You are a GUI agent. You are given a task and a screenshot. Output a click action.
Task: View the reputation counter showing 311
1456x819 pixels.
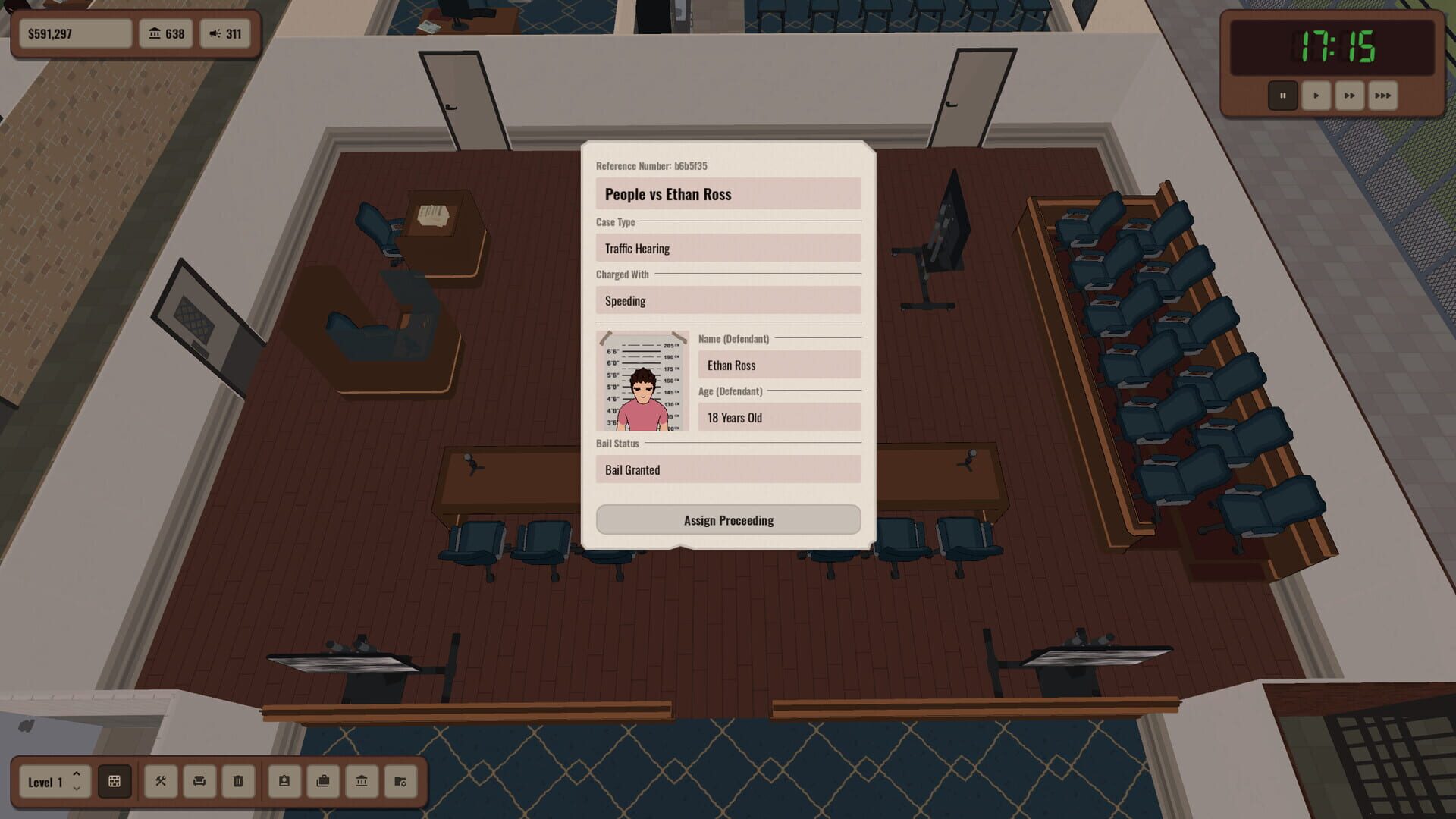coord(225,33)
